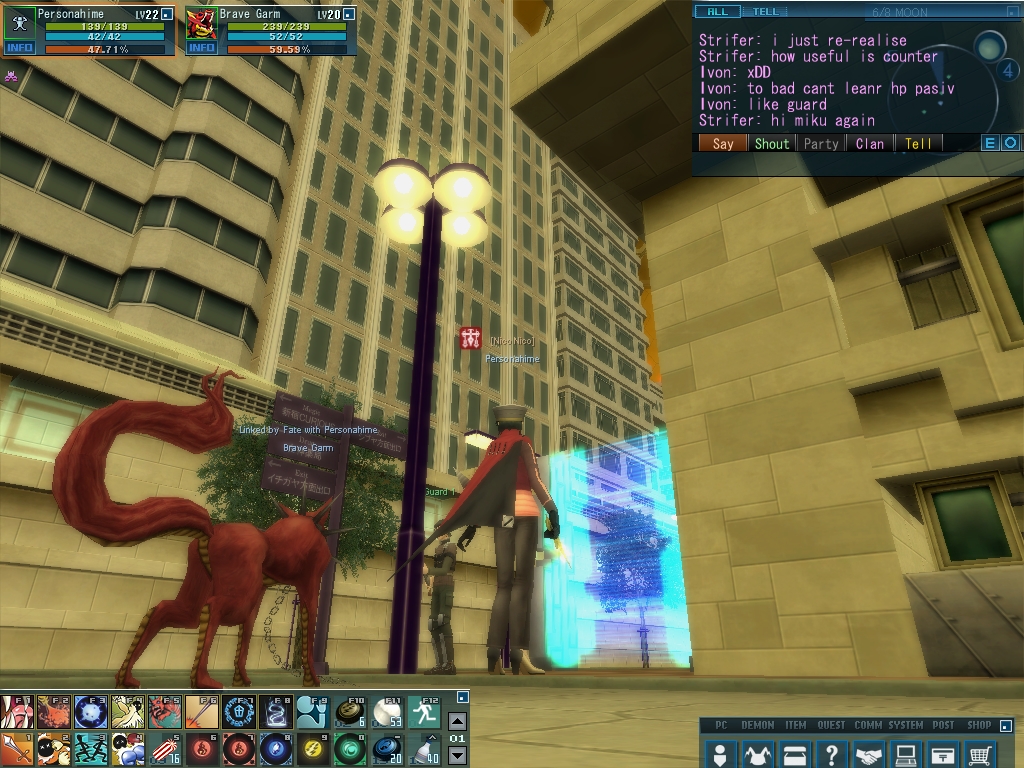Viewport: 1024px width, 768px height.
Task: Open the PC character menu icon
Action: pos(720,754)
